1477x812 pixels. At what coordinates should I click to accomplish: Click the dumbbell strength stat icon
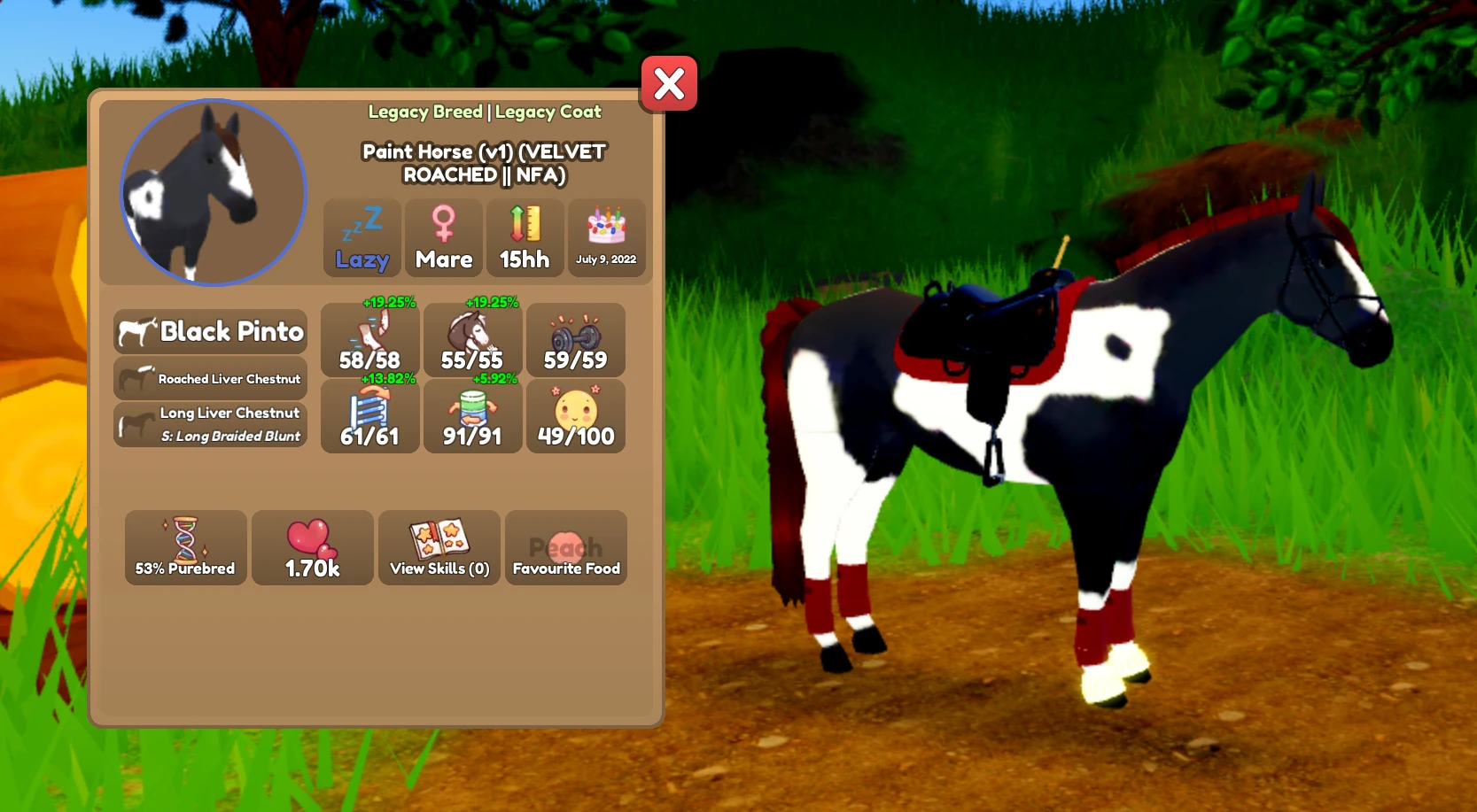(x=575, y=339)
